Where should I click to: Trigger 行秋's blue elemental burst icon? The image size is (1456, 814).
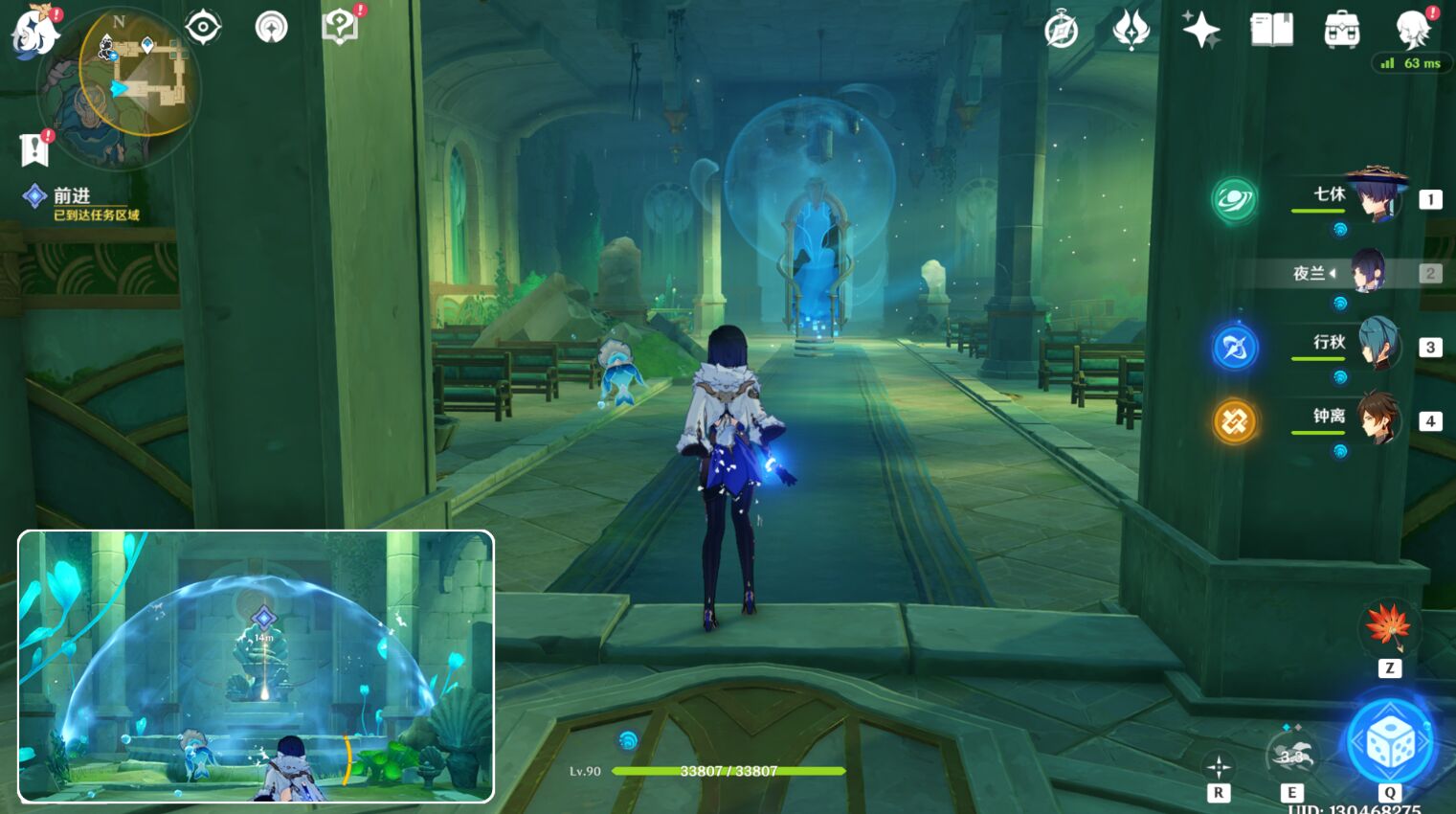pos(1234,348)
